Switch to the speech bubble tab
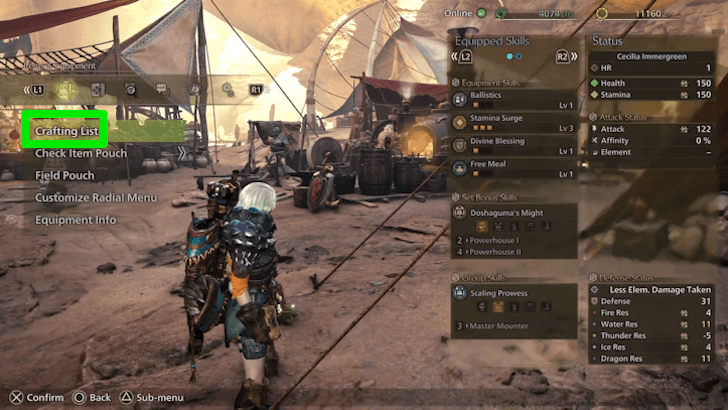The width and height of the screenshot is (728, 410). click(162, 89)
